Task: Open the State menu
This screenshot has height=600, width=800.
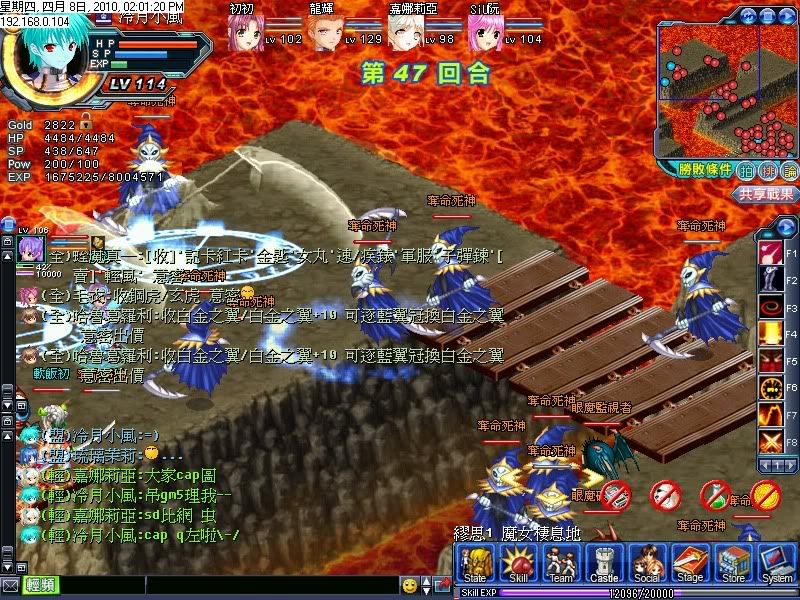Action: pyautogui.click(x=475, y=565)
